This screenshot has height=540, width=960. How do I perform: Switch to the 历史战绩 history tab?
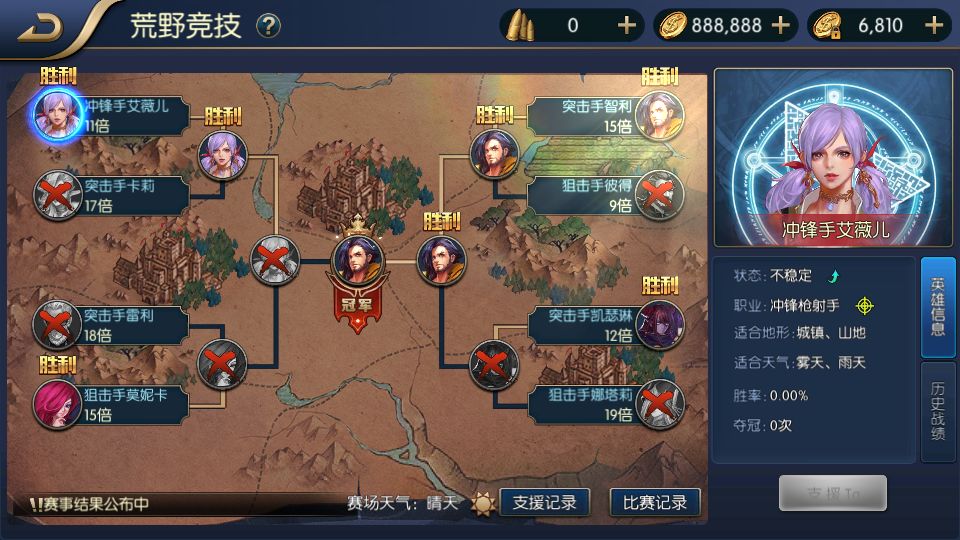(937, 412)
